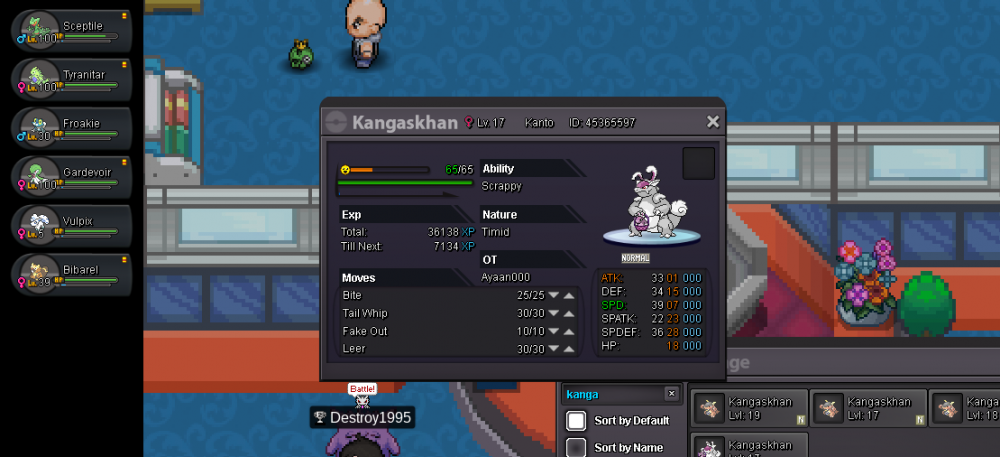Move Leer up in the moves list
Image resolution: width=1000 pixels, height=457 pixels.
tap(569, 349)
